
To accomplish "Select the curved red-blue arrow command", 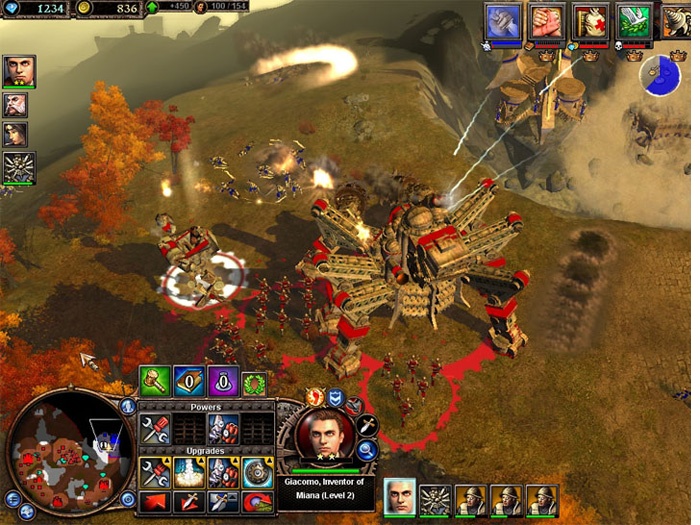I will pyautogui.click(x=257, y=502).
